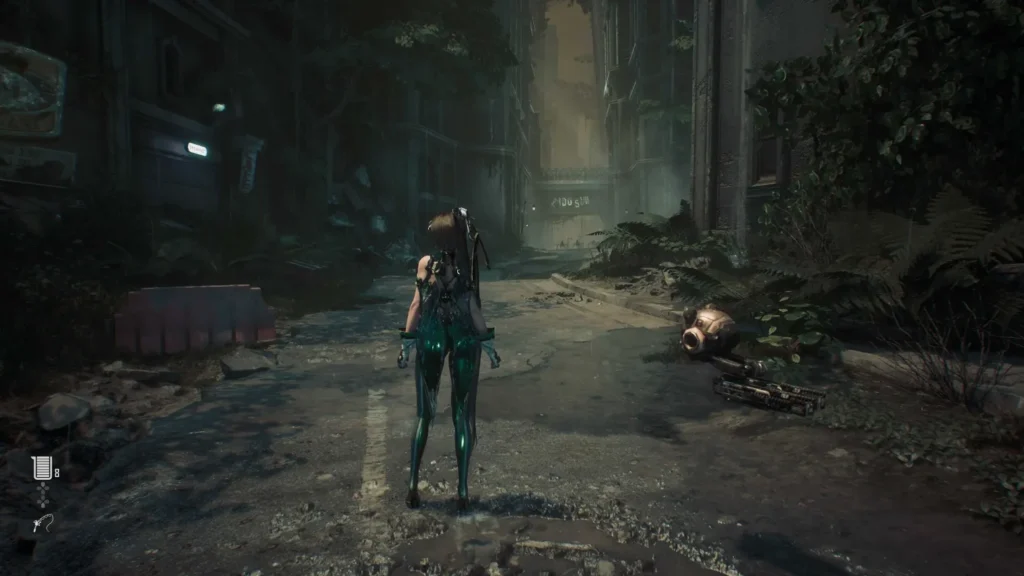Select the tumbler healing item icon
The image size is (1024, 576).
coord(41,467)
